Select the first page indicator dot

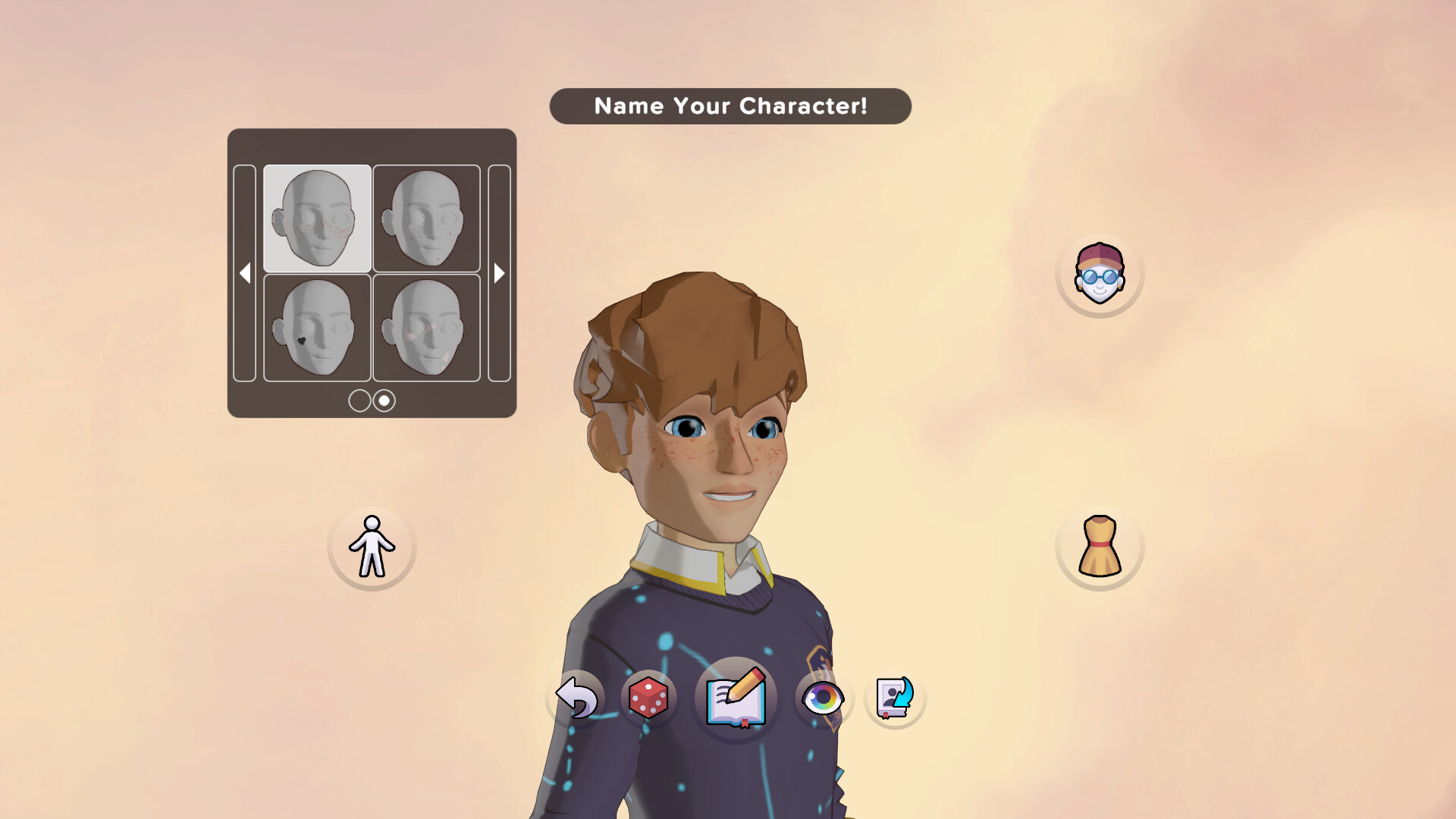[x=359, y=400]
